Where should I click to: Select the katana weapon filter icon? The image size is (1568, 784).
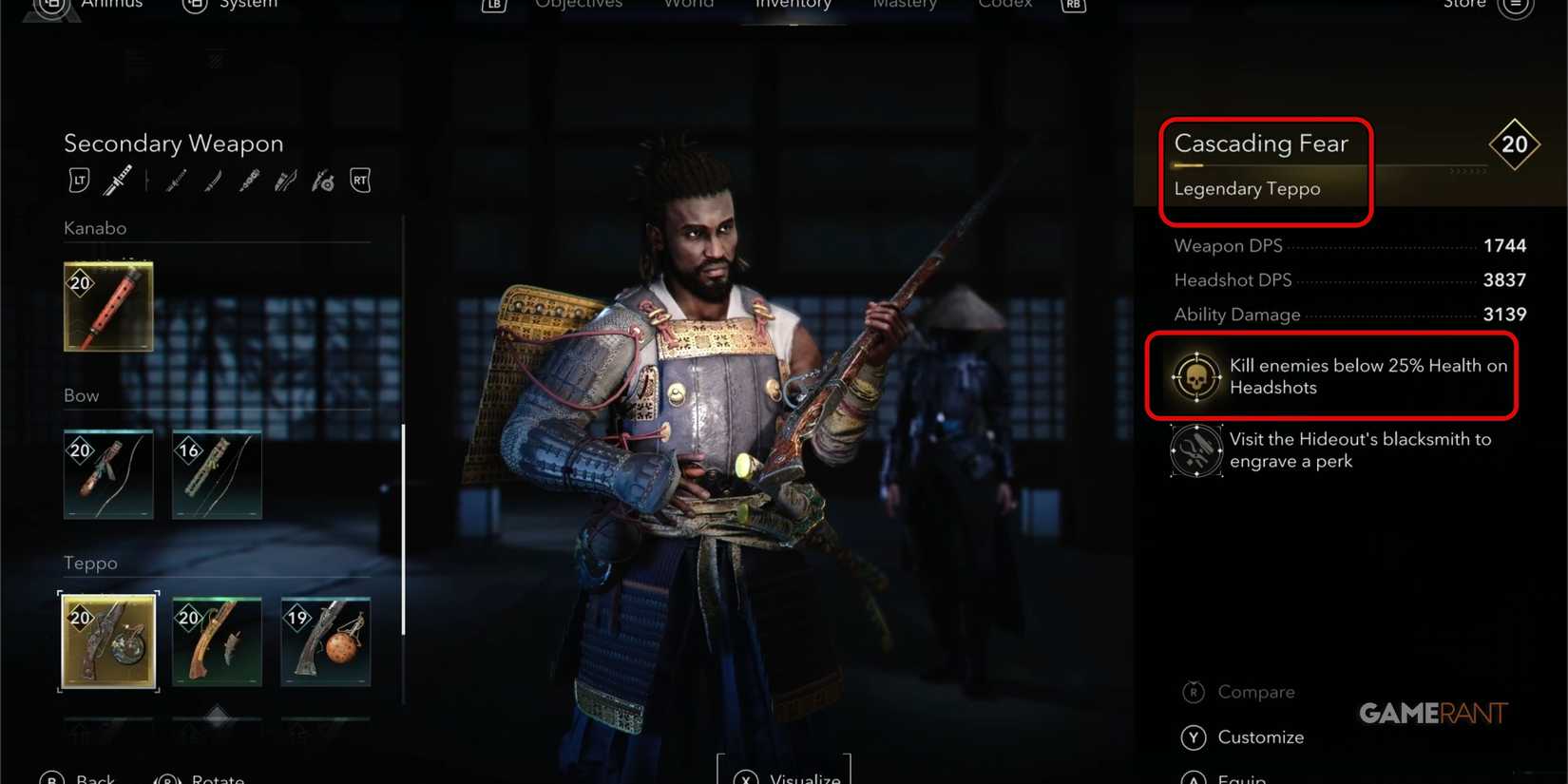[x=119, y=180]
